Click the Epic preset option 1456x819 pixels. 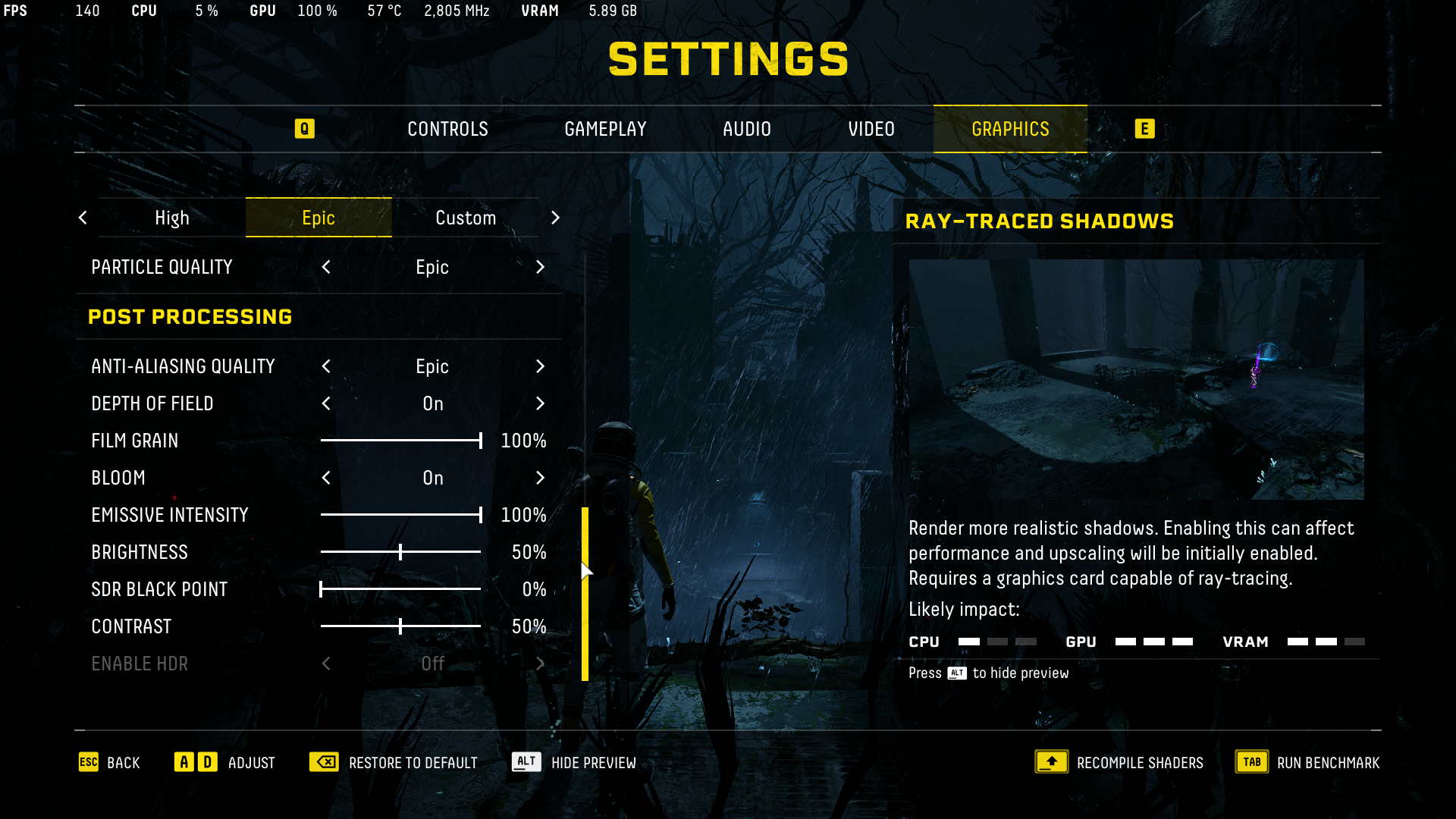coord(318,218)
